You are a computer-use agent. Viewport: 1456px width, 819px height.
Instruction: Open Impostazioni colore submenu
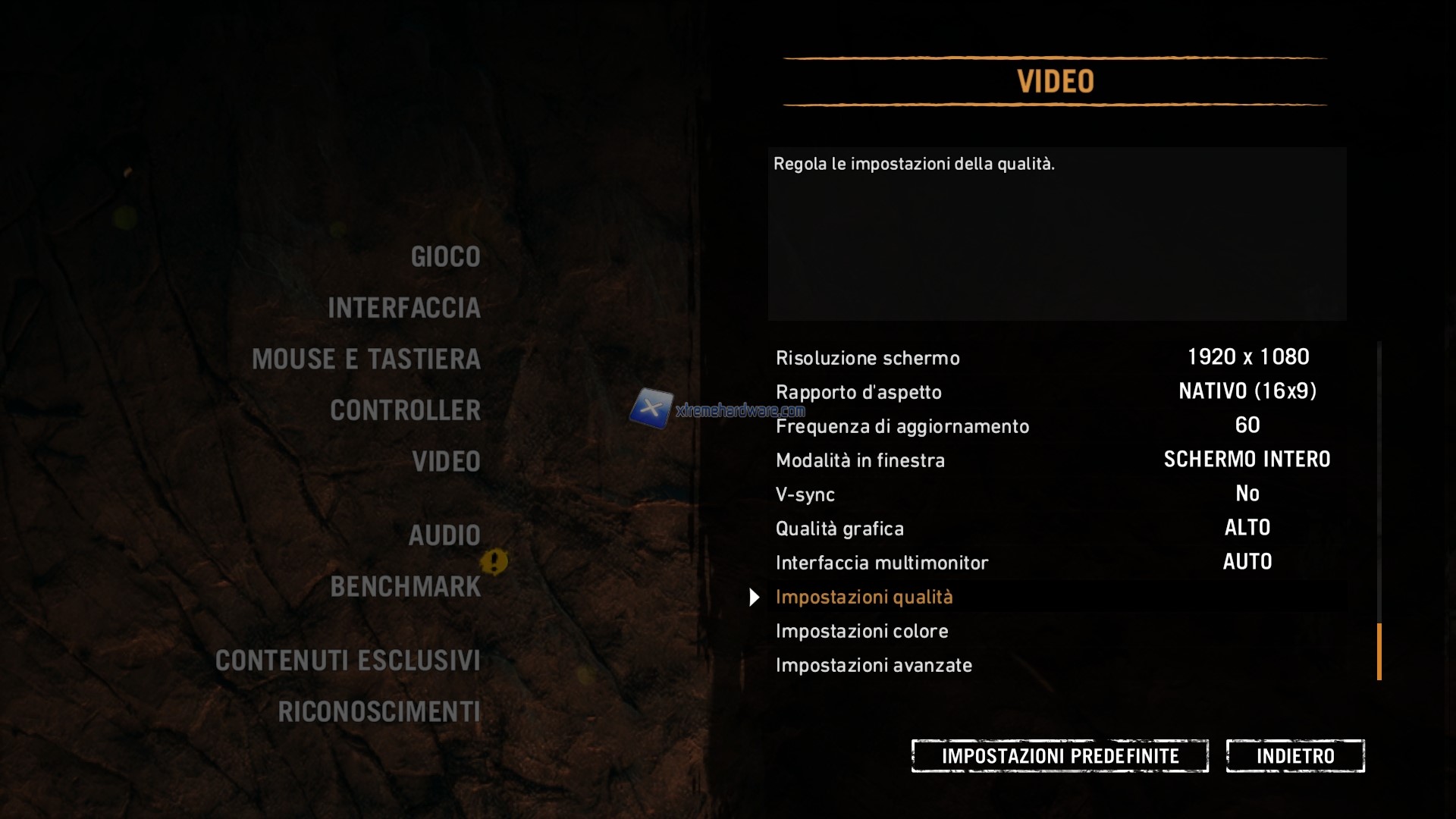click(861, 631)
